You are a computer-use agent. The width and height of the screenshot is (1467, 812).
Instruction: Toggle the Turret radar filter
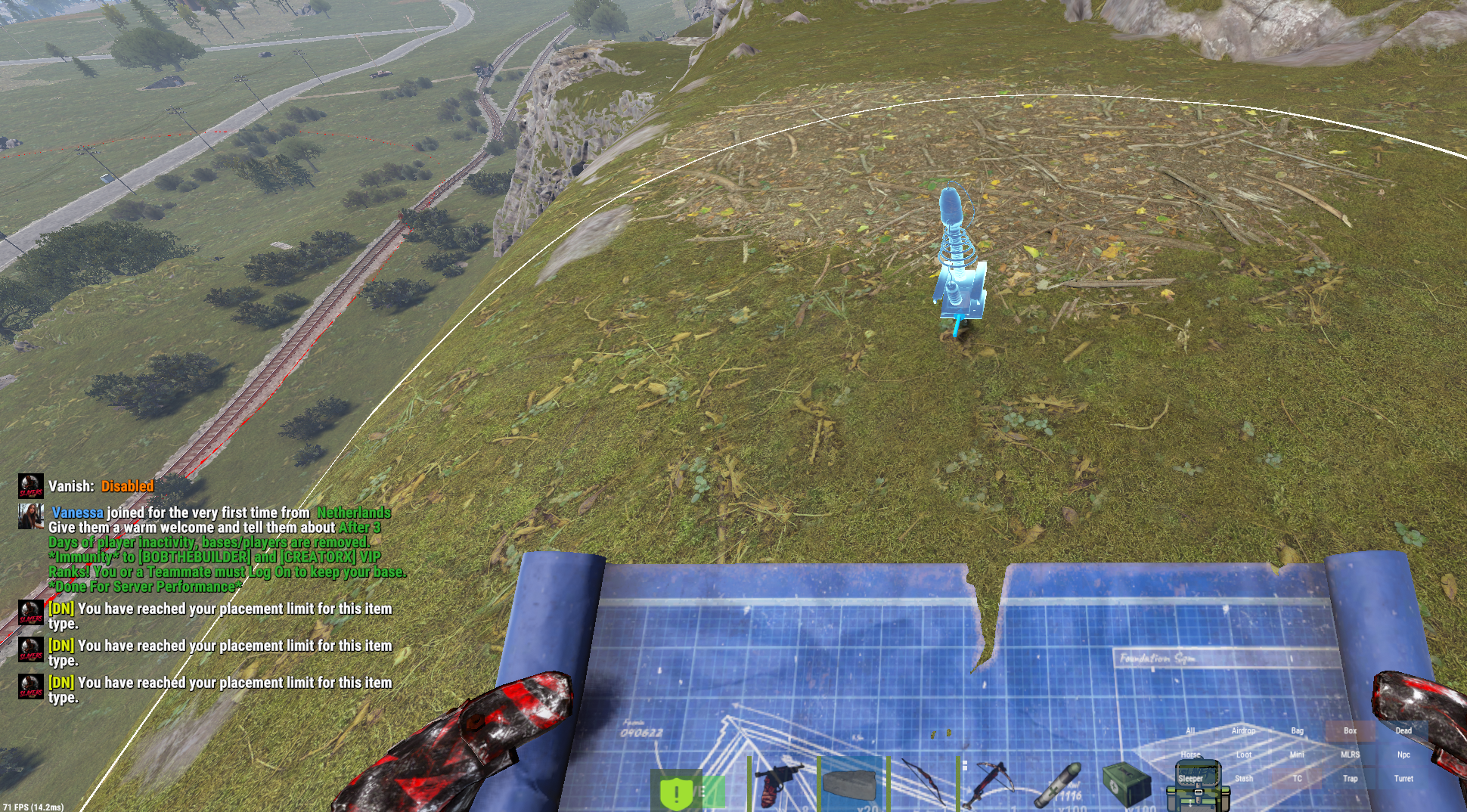(1403, 778)
